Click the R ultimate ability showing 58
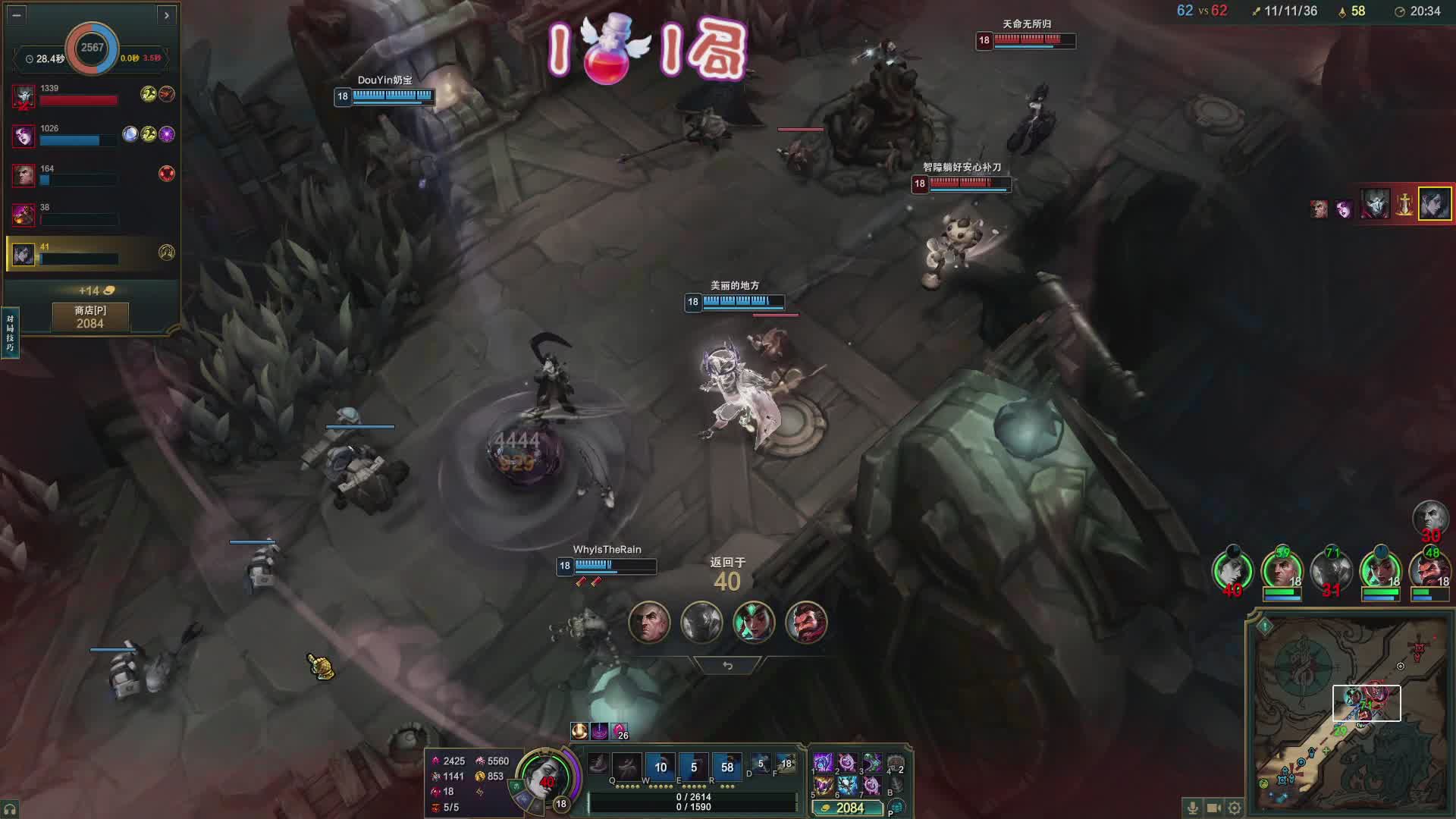This screenshot has width=1456, height=819. [x=726, y=767]
